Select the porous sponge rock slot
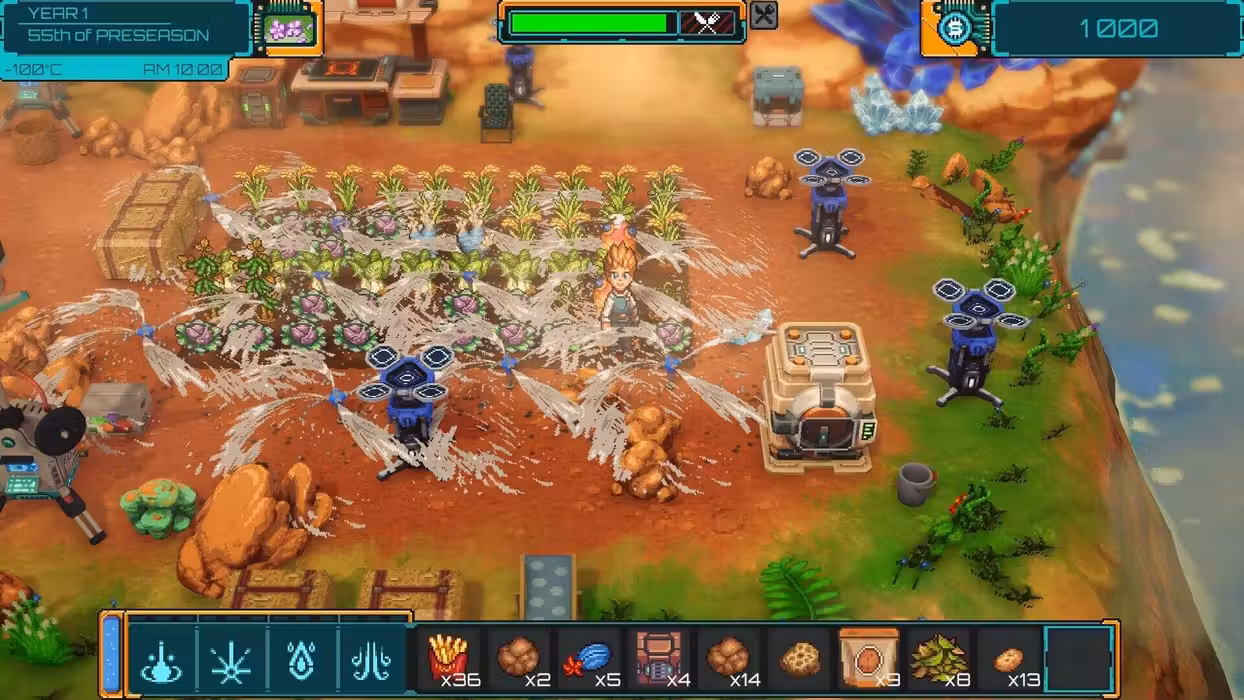 (799, 659)
